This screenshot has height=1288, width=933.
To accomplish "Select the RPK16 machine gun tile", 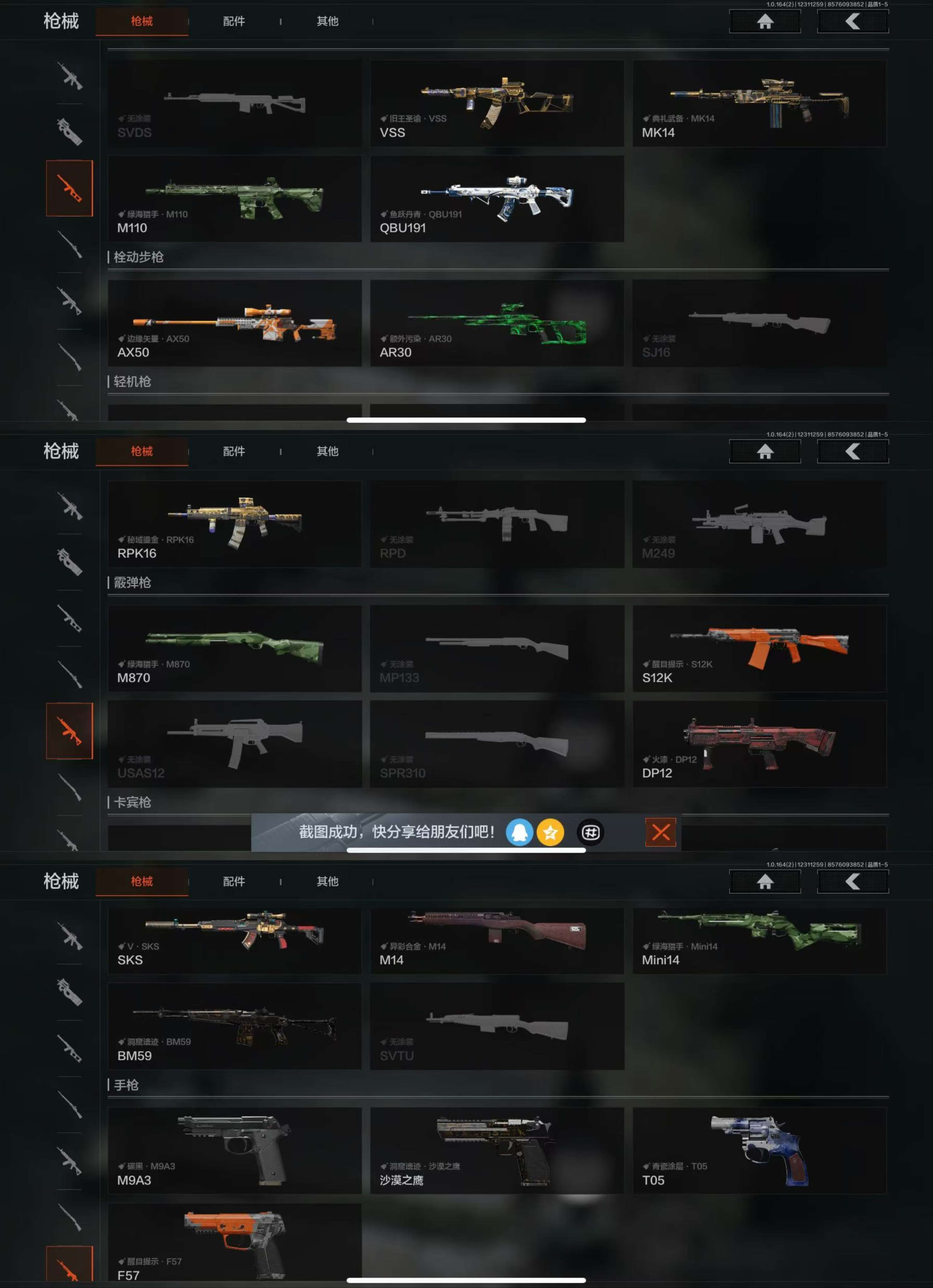I will coord(234,524).
